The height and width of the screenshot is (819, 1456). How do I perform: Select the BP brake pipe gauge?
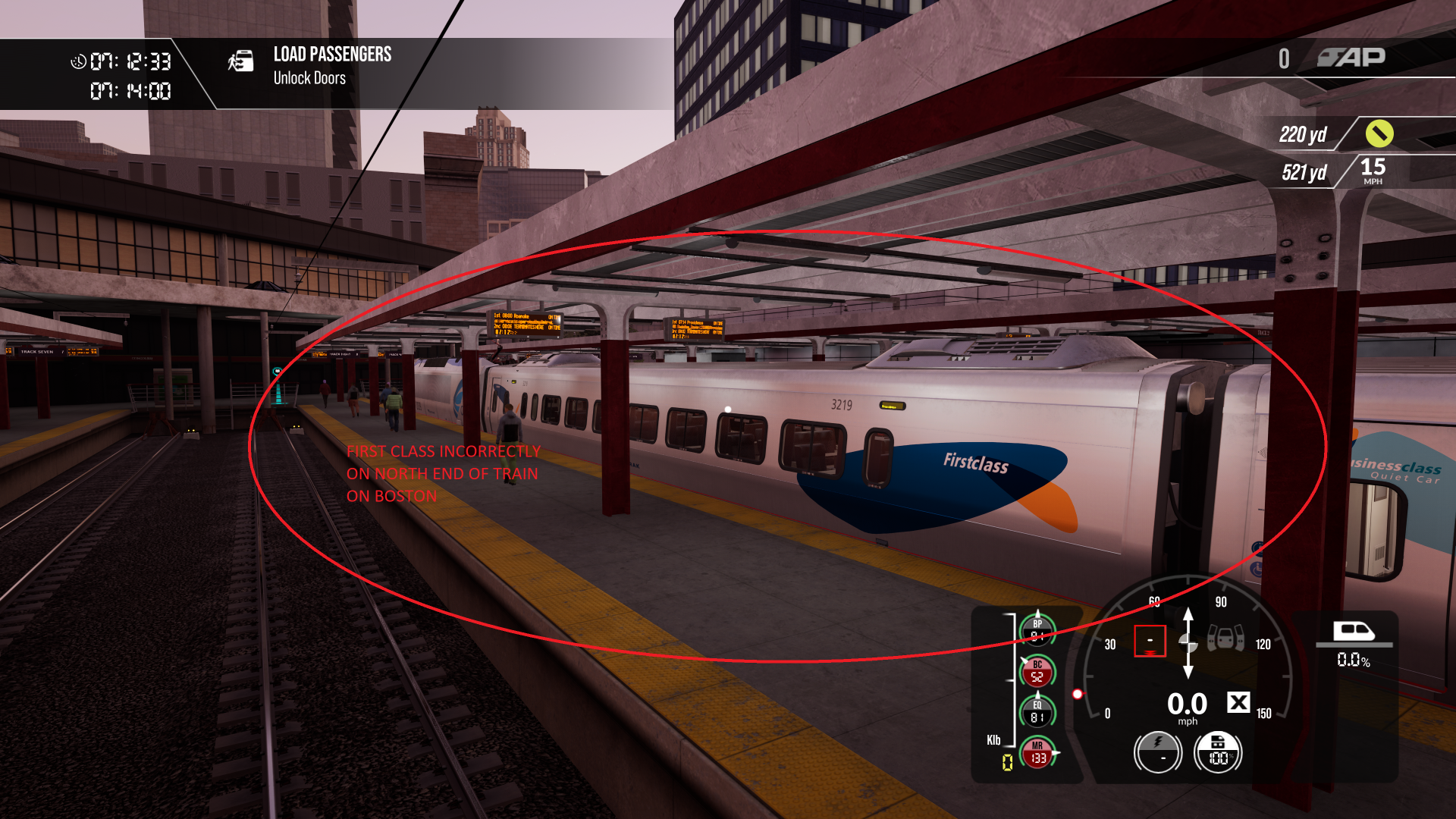[x=1037, y=629]
